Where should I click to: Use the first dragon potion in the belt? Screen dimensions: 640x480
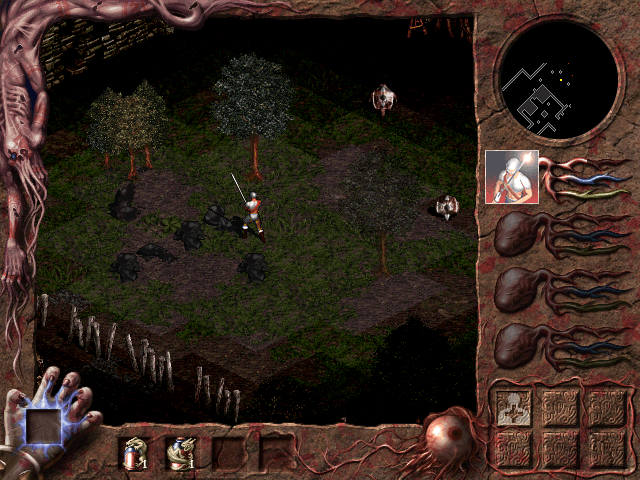(x=133, y=454)
